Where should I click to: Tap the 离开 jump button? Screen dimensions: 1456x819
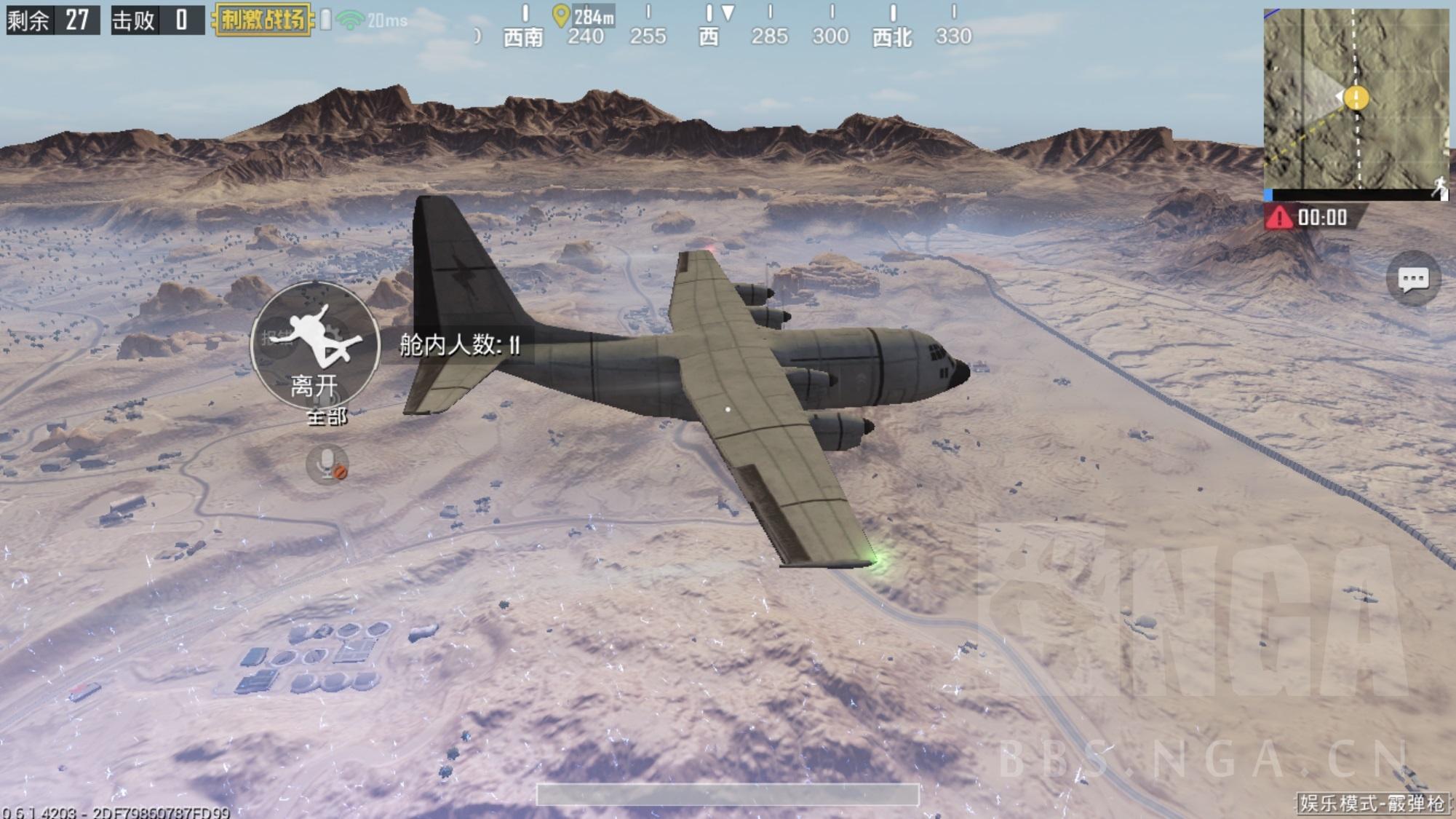click(x=314, y=345)
